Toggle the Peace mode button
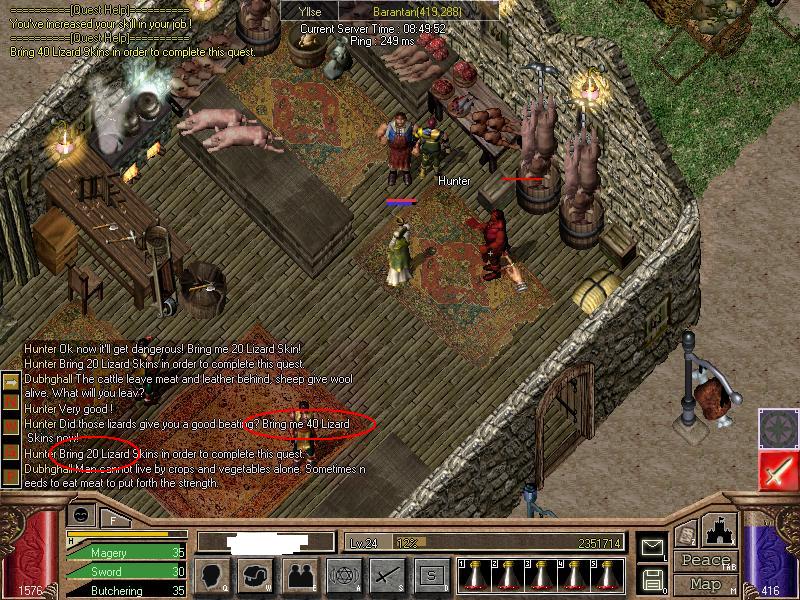This screenshot has width=800, height=600. [x=706, y=560]
